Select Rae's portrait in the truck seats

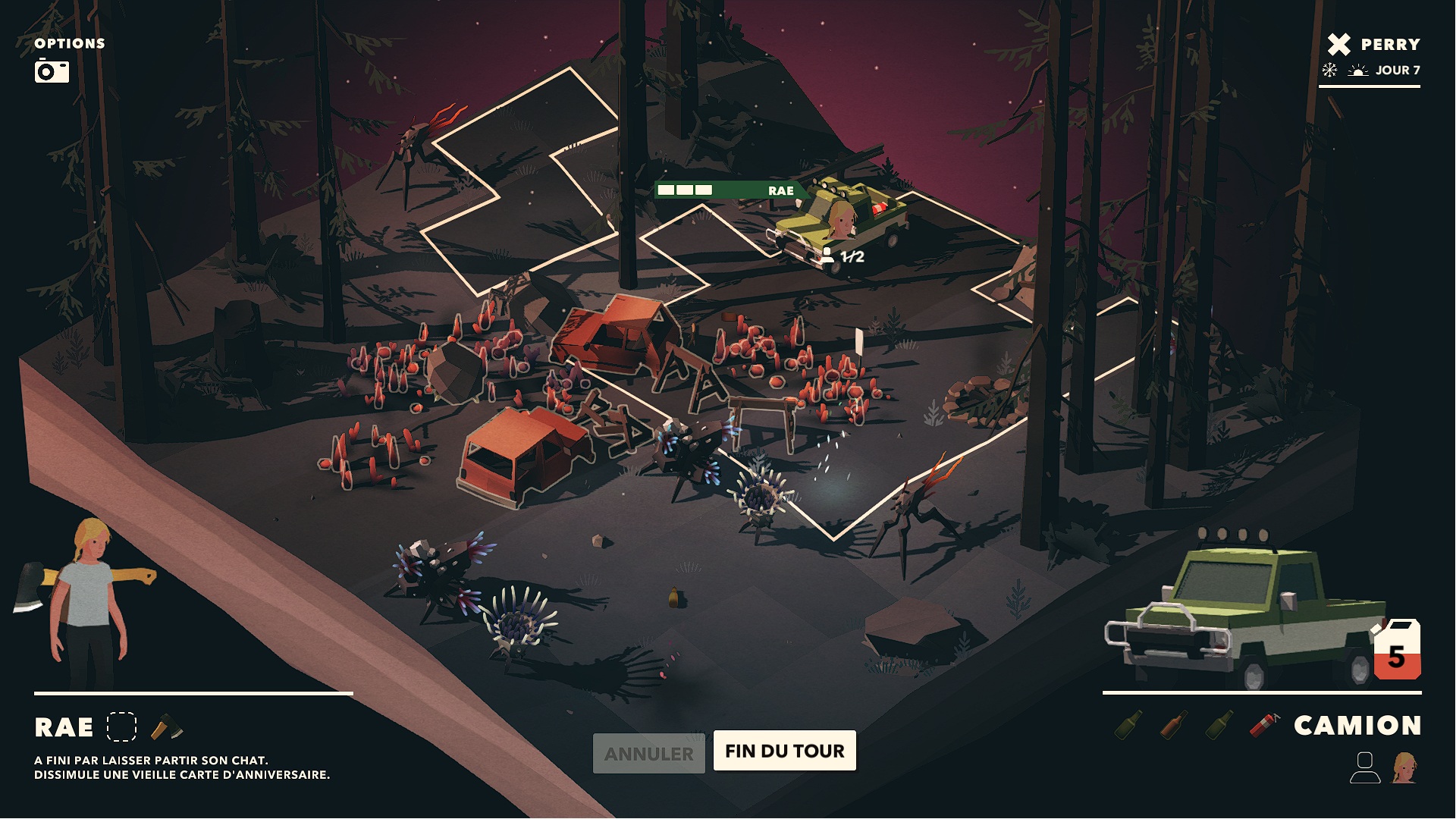click(1404, 767)
